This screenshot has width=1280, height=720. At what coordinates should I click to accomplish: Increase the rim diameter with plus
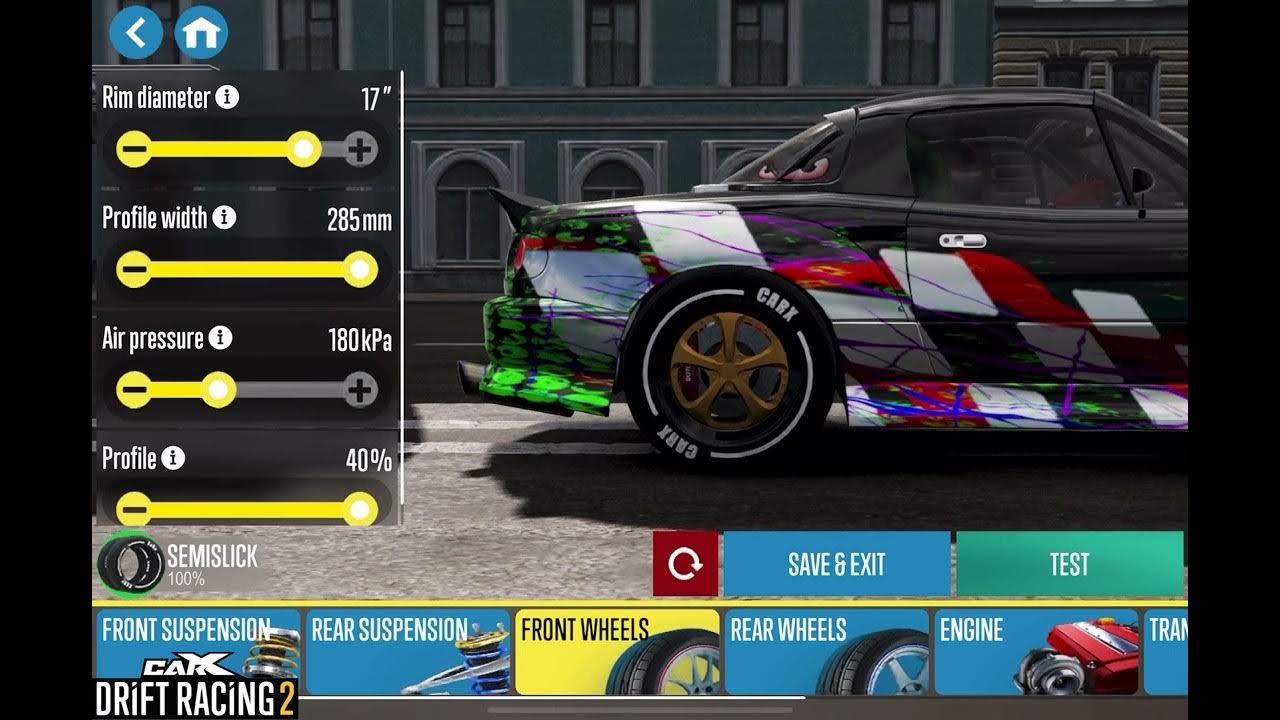tap(360, 150)
